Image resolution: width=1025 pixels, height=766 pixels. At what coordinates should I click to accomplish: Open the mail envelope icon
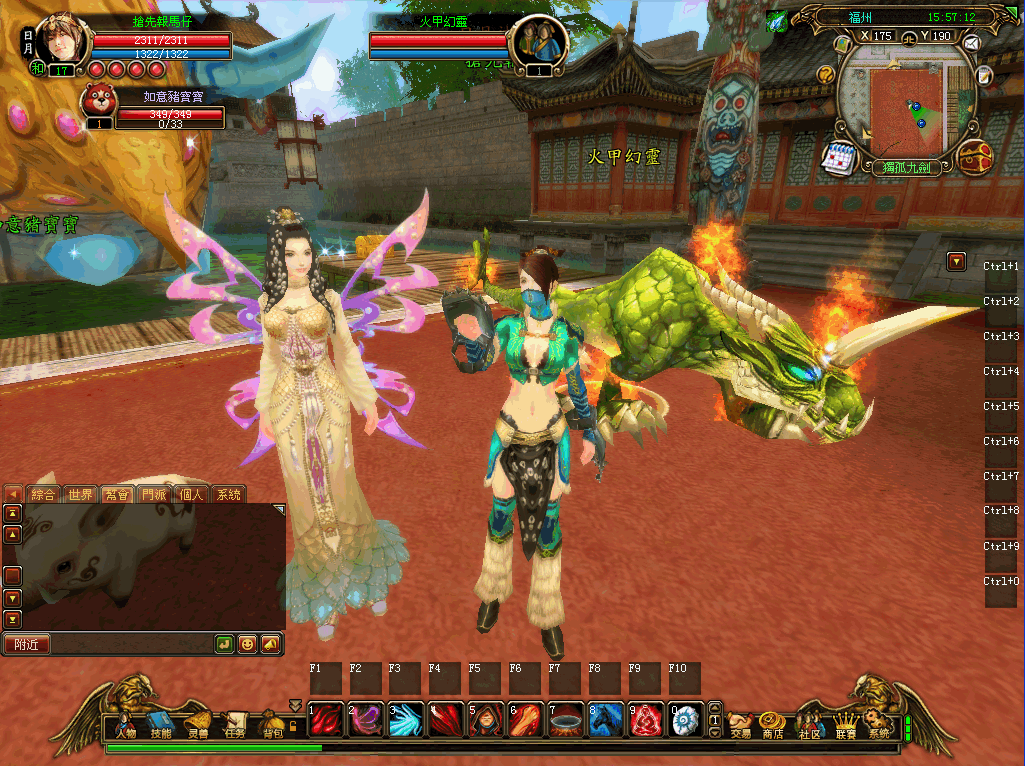click(970, 43)
